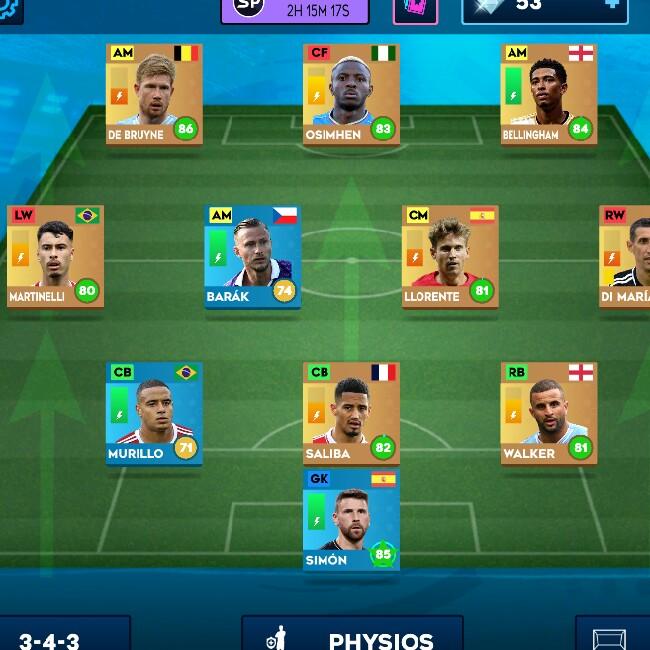Image resolution: width=650 pixels, height=650 pixels.
Task: Select the Saliba player card
Action: pyautogui.click(x=351, y=413)
